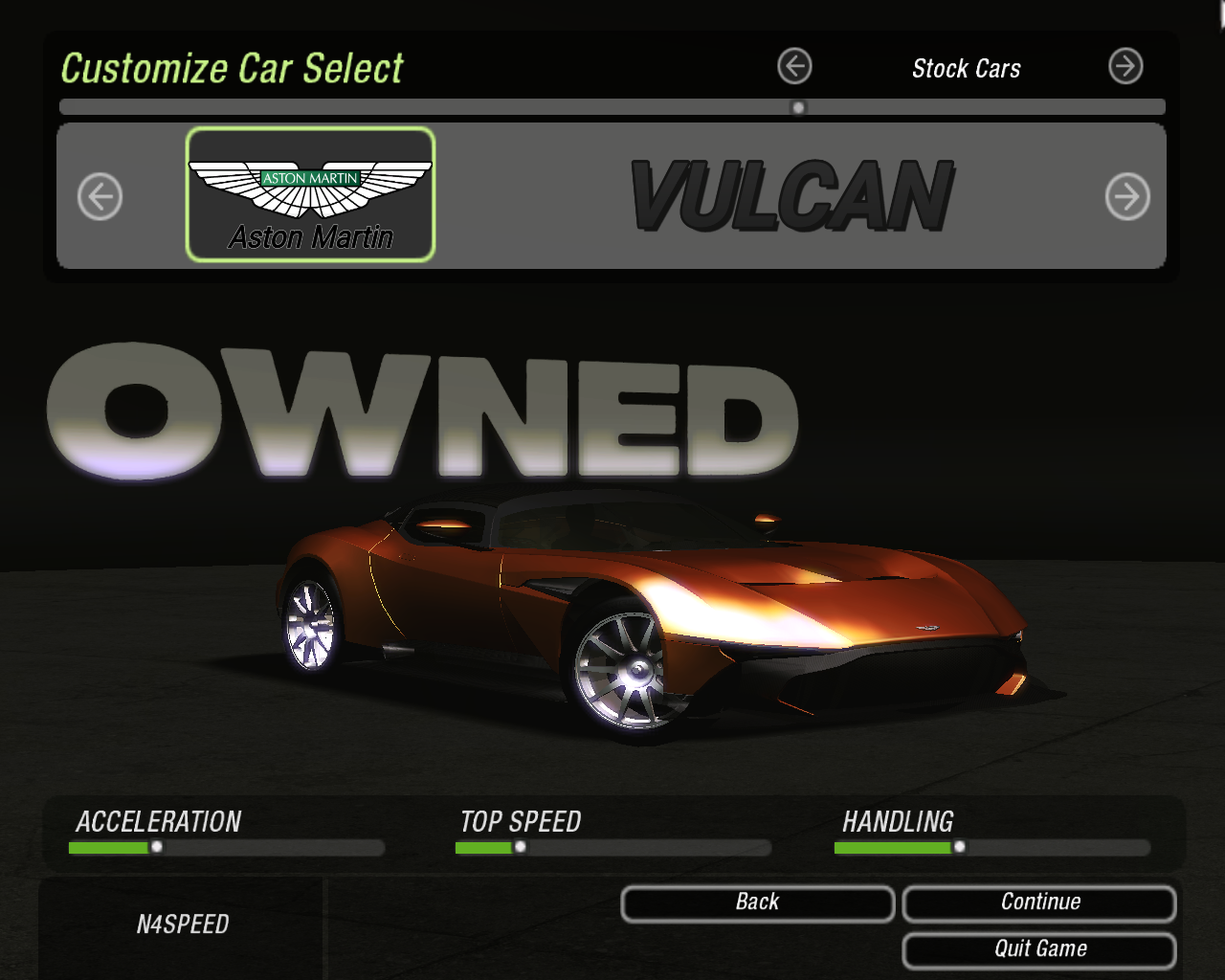Viewport: 1225px width, 980px height.
Task: Show previous car with arrow left of Aston Martin logo
Action: click(x=100, y=197)
